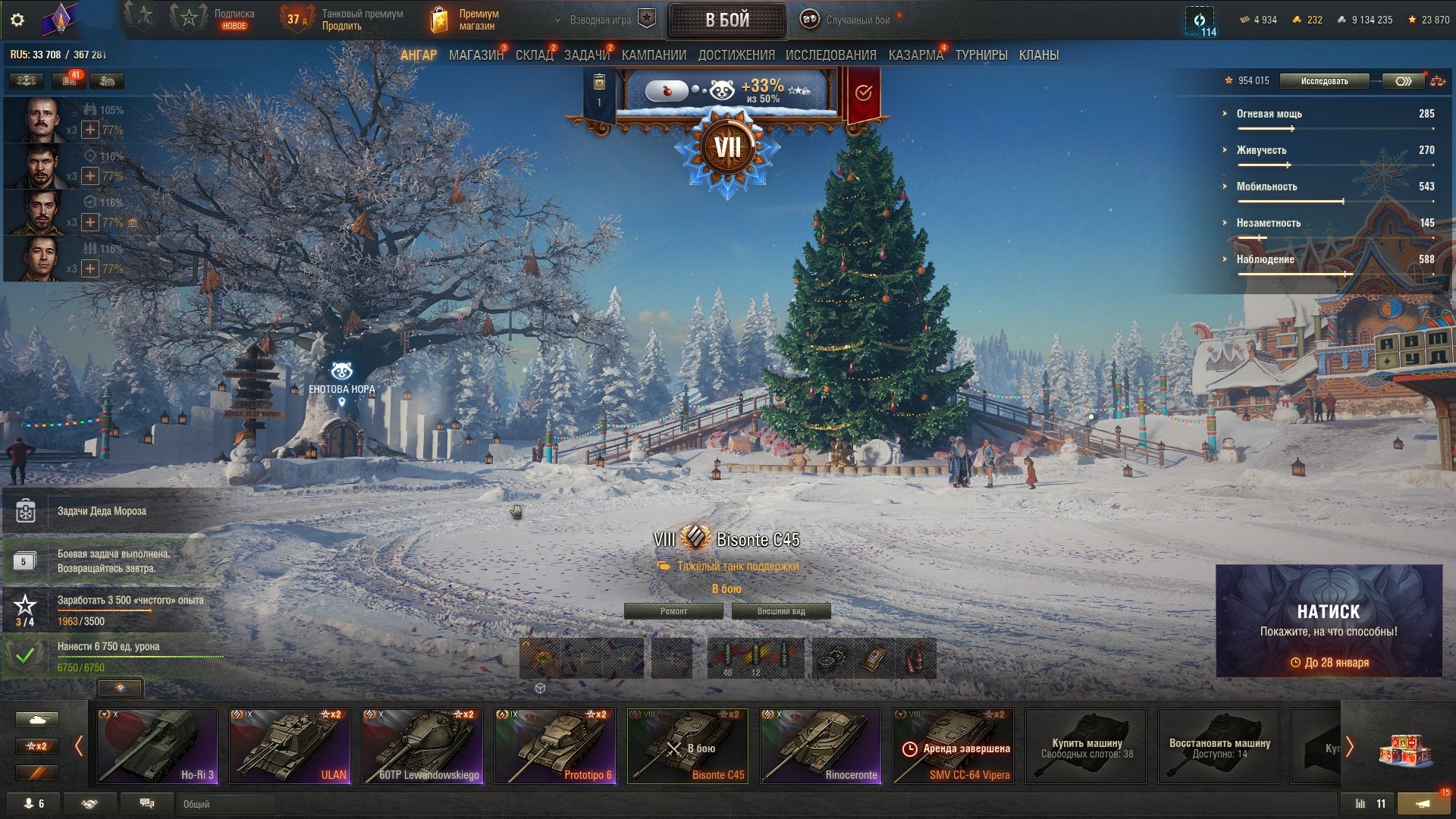Open the Премиум магазин
1456x819 pixels.
click(x=465, y=20)
